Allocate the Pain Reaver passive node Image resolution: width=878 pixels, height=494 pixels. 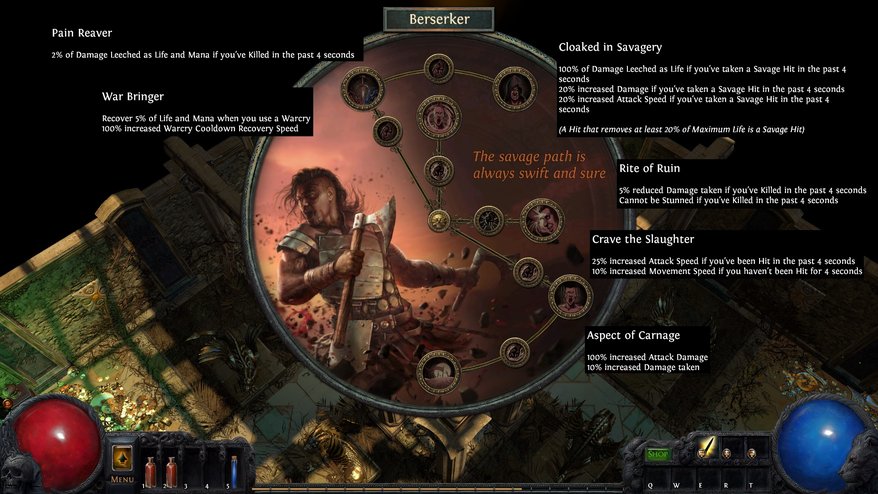[x=362, y=87]
